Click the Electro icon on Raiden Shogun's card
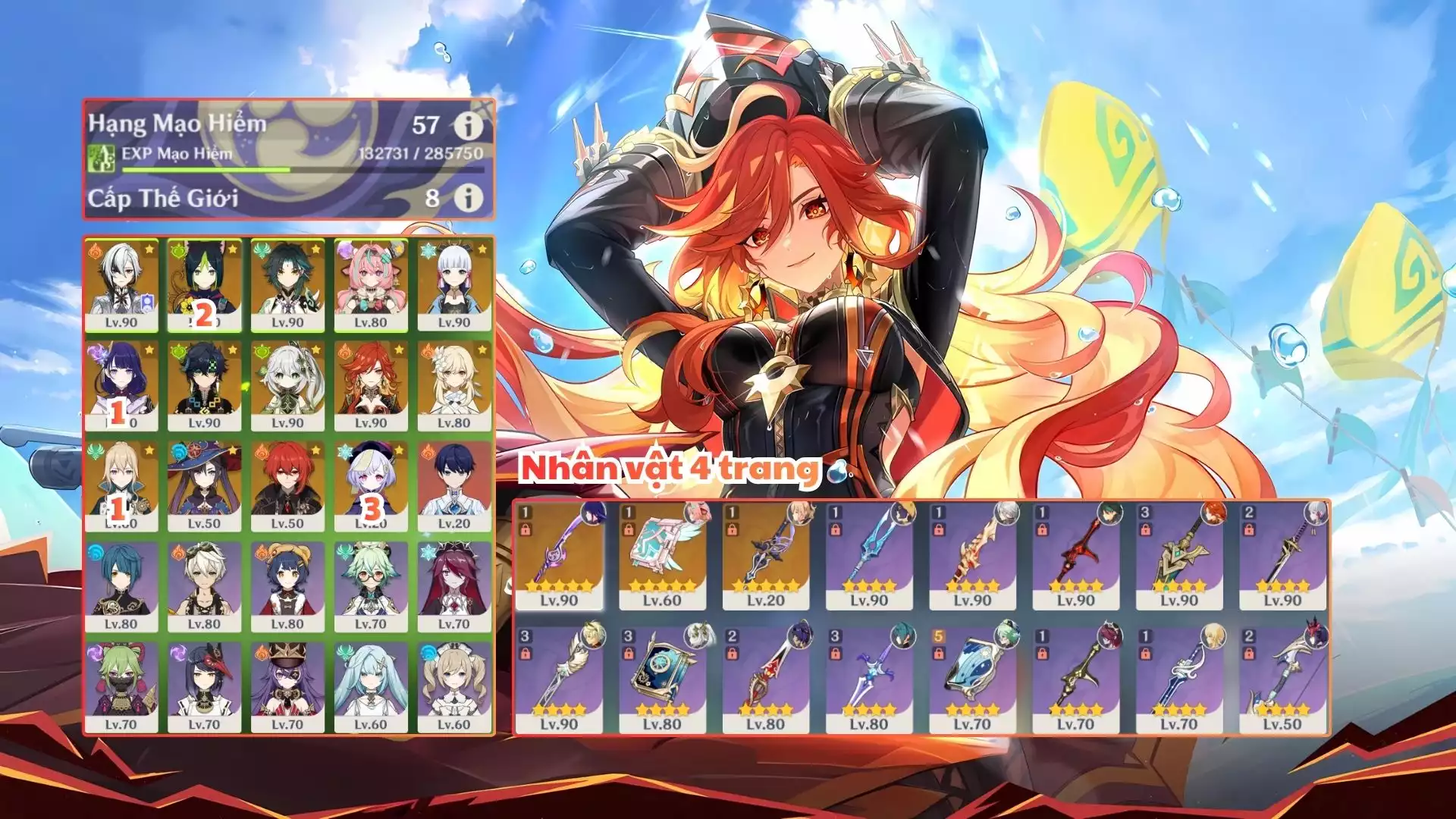This screenshot has height=819, width=1456. [x=93, y=352]
